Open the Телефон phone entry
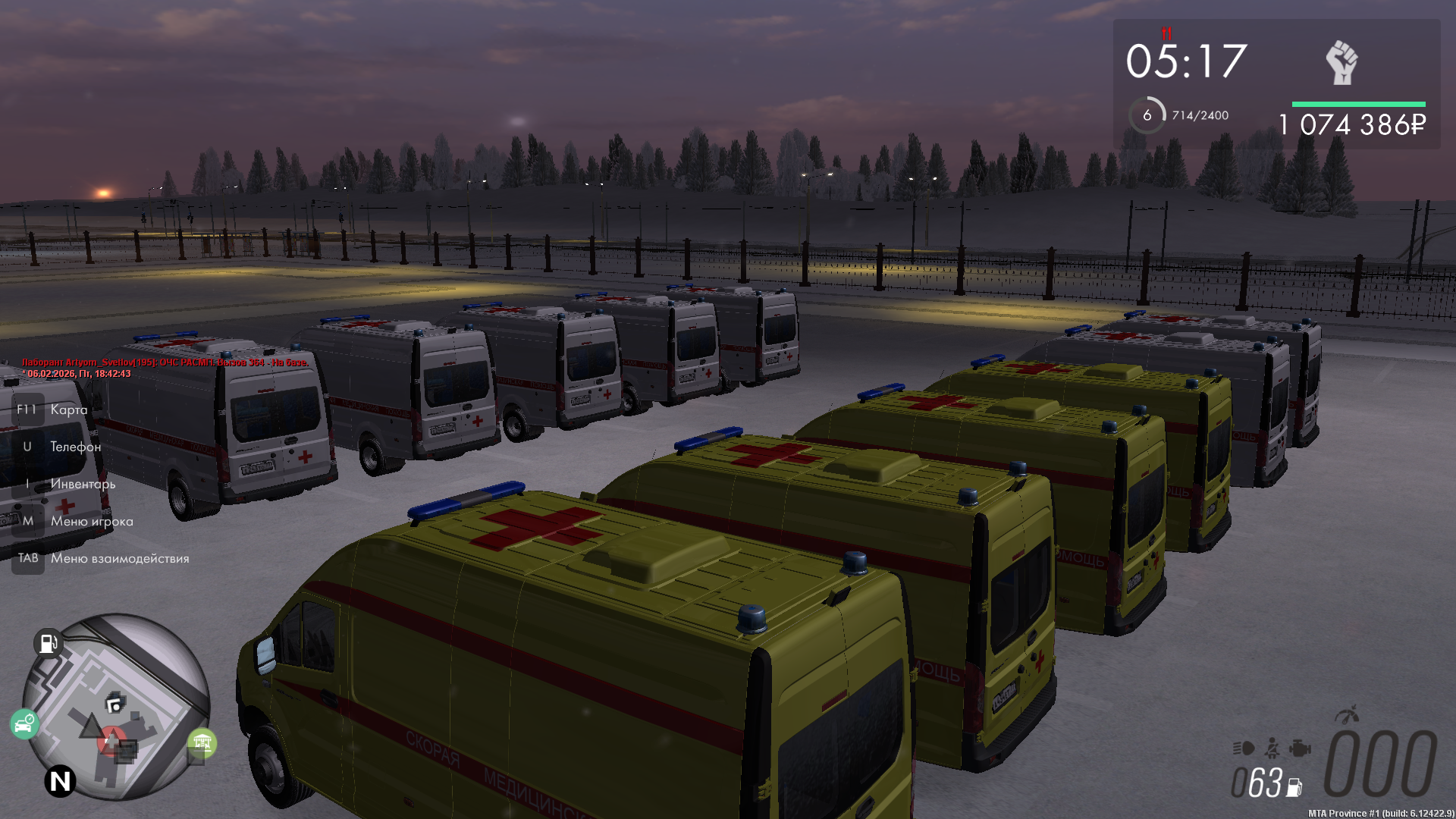This screenshot has width=1456, height=819. pyautogui.click(x=75, y=447)
